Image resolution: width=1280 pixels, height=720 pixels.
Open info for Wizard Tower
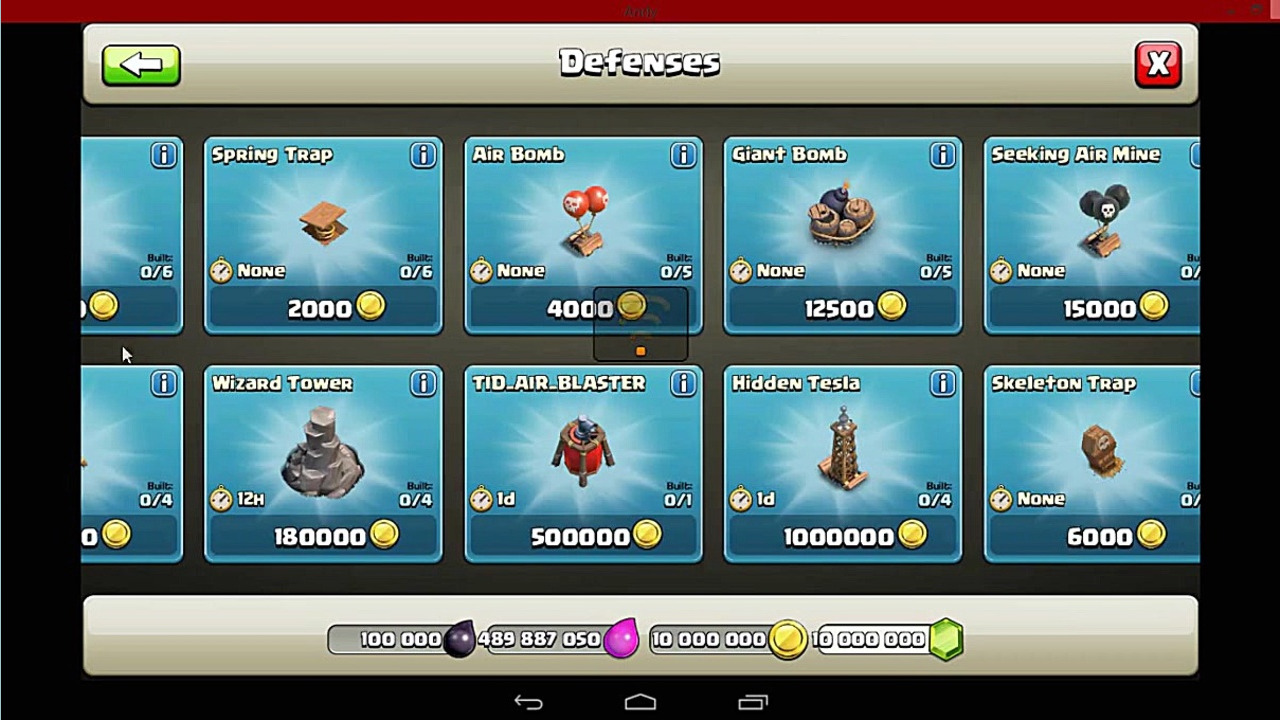422,384
